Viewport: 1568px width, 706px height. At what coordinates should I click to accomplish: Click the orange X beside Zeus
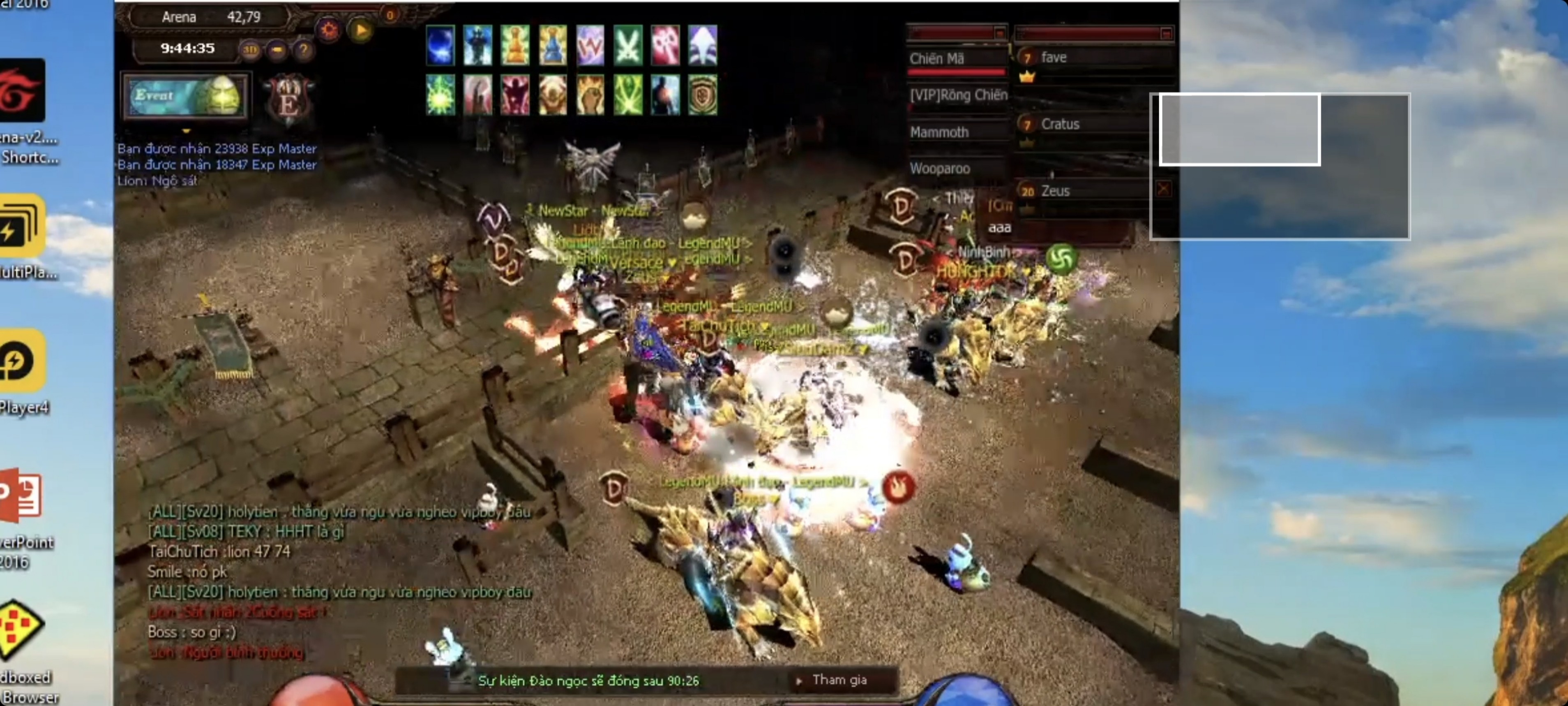(x=1162, y=190)
